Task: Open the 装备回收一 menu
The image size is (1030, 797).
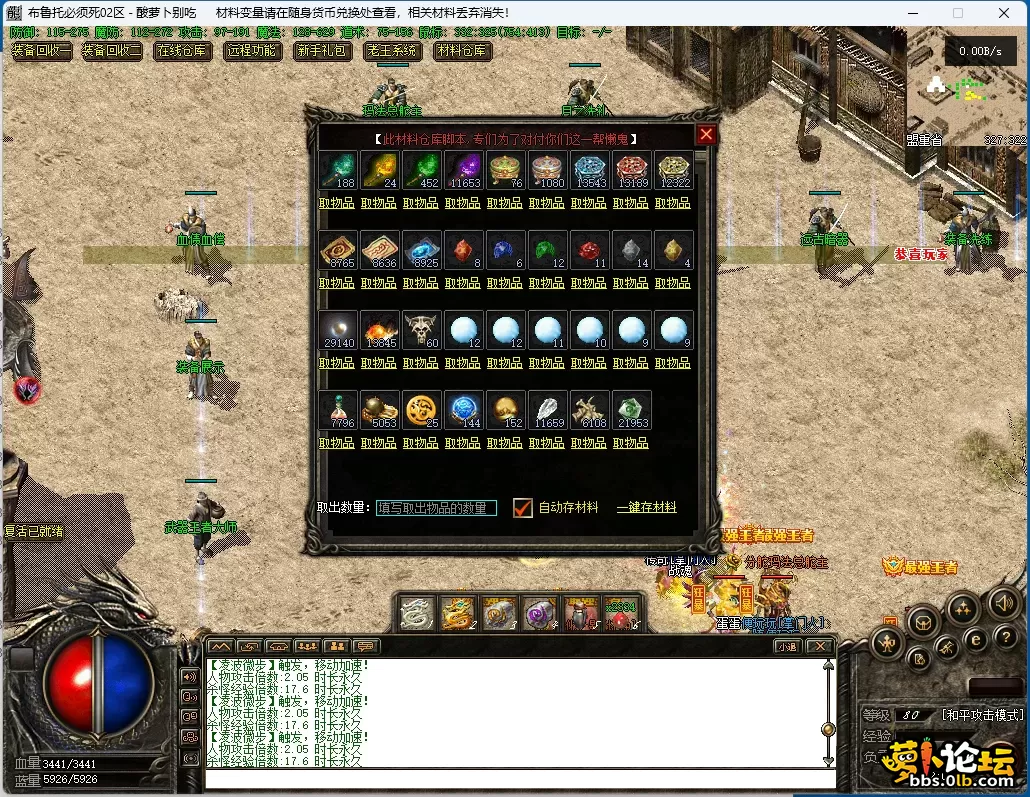Action: 42,51
